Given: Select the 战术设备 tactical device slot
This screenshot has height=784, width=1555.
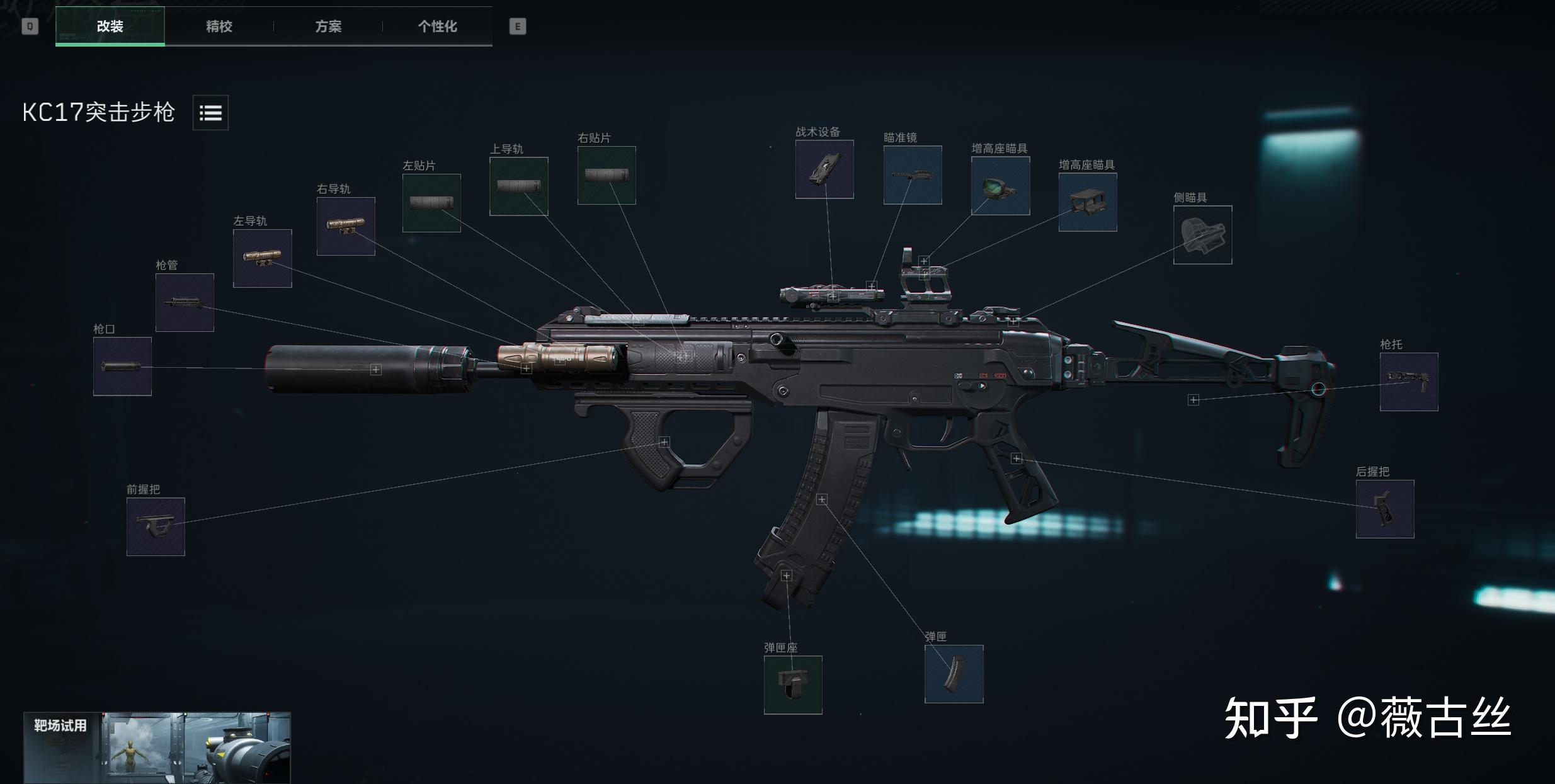Looking at the screenshot, I should click(x=824, y=169).
